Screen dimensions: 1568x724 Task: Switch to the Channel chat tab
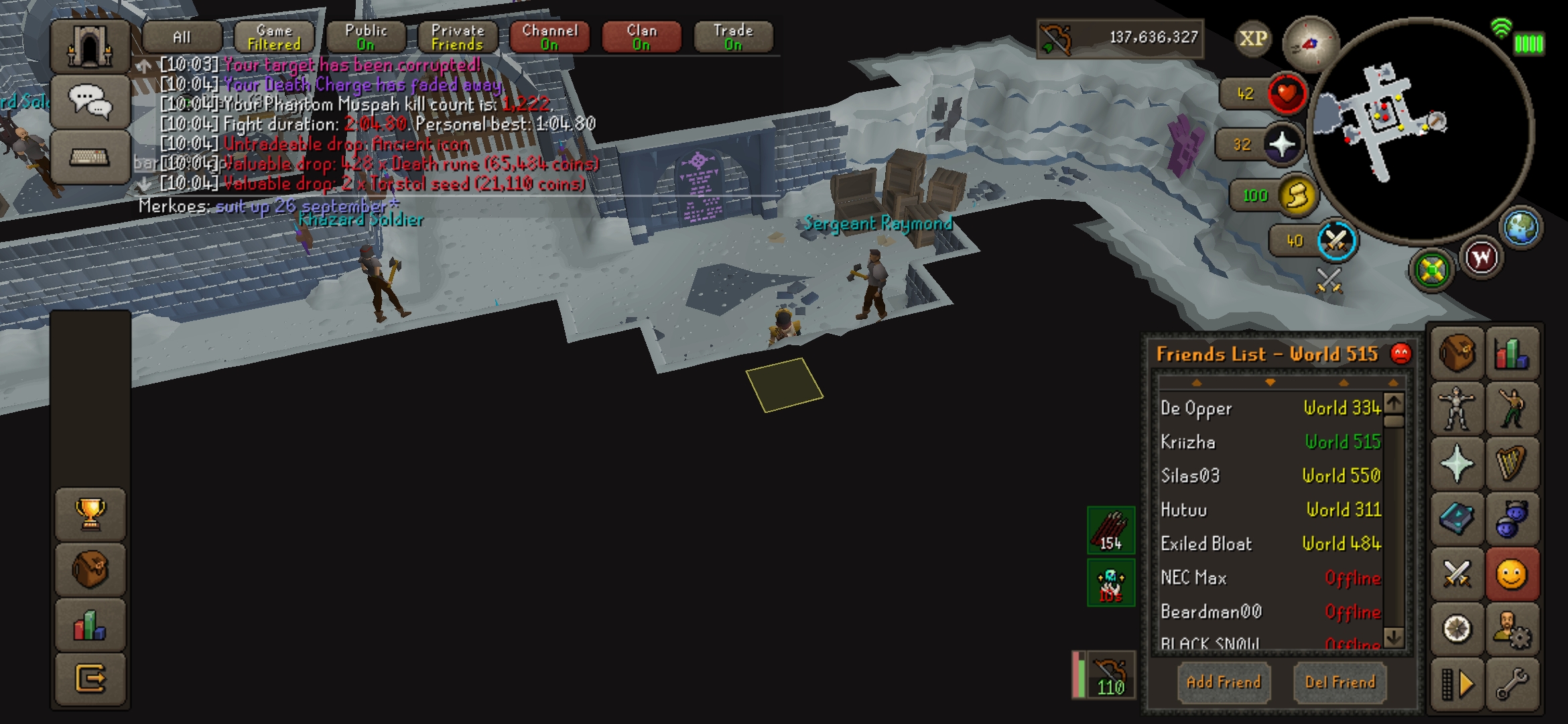point(549,37)
